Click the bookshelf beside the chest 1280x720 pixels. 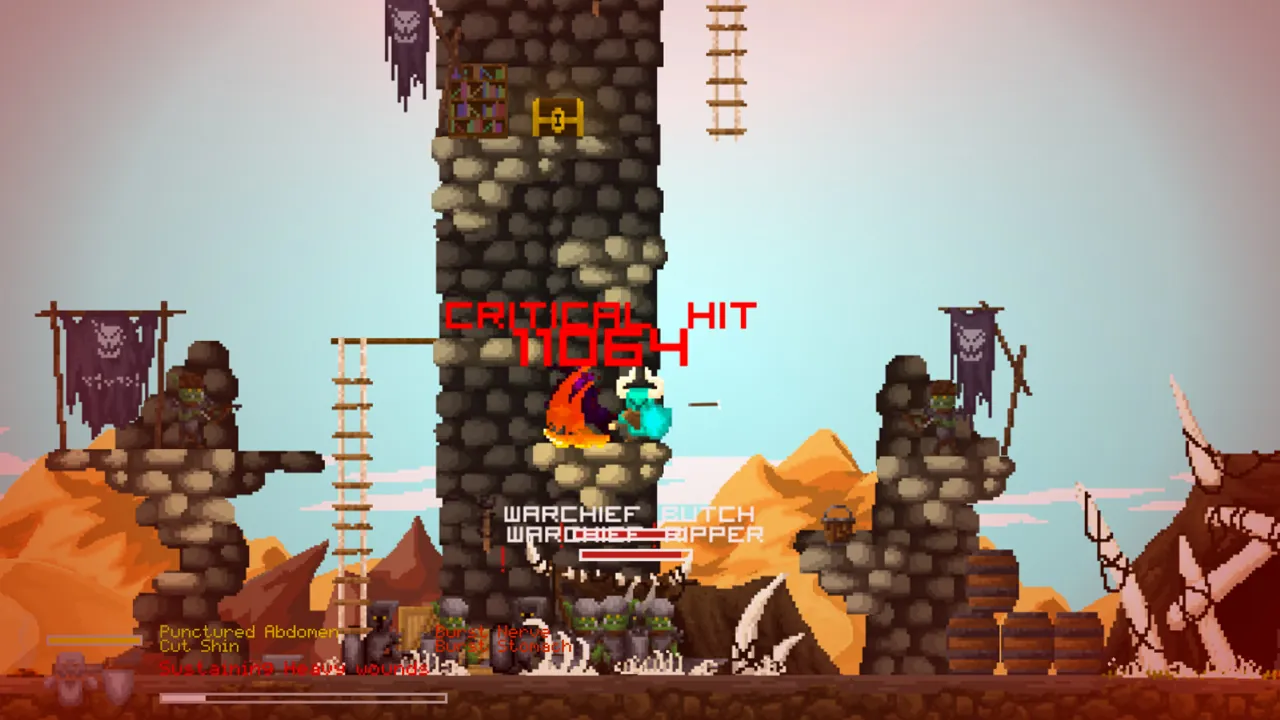(478, 100)
